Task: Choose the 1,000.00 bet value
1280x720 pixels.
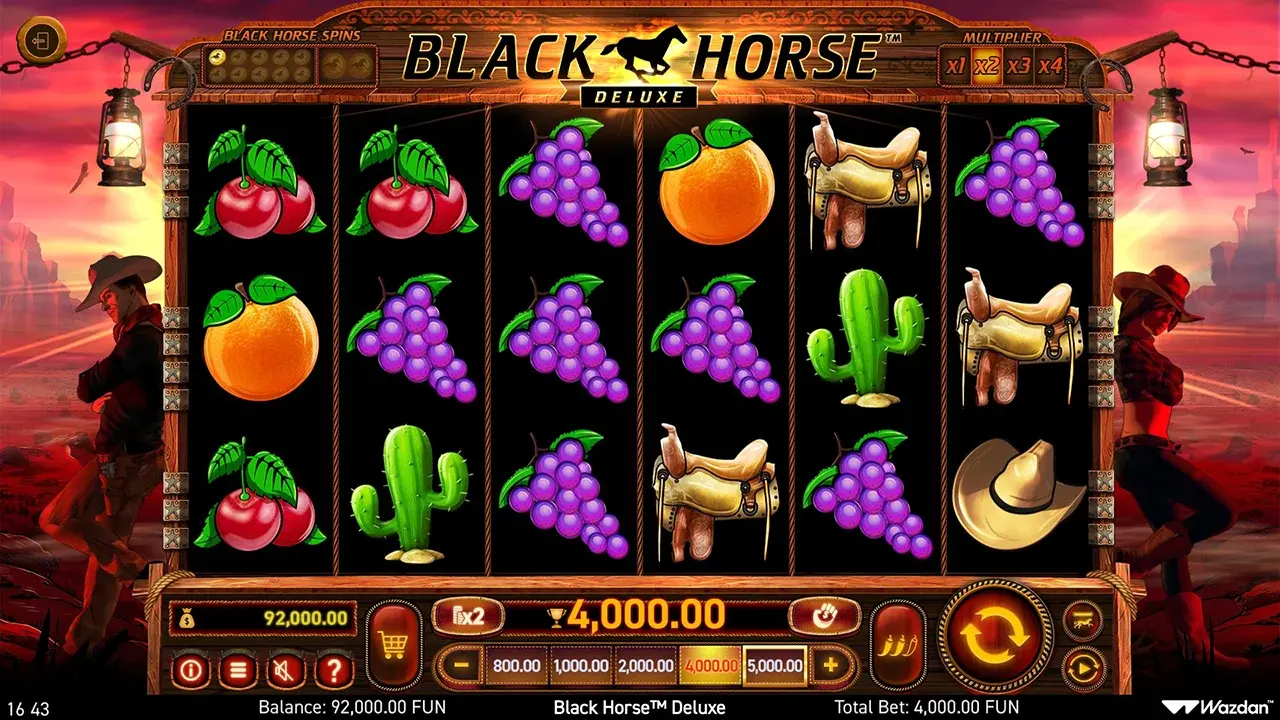Action: (581, 665)
